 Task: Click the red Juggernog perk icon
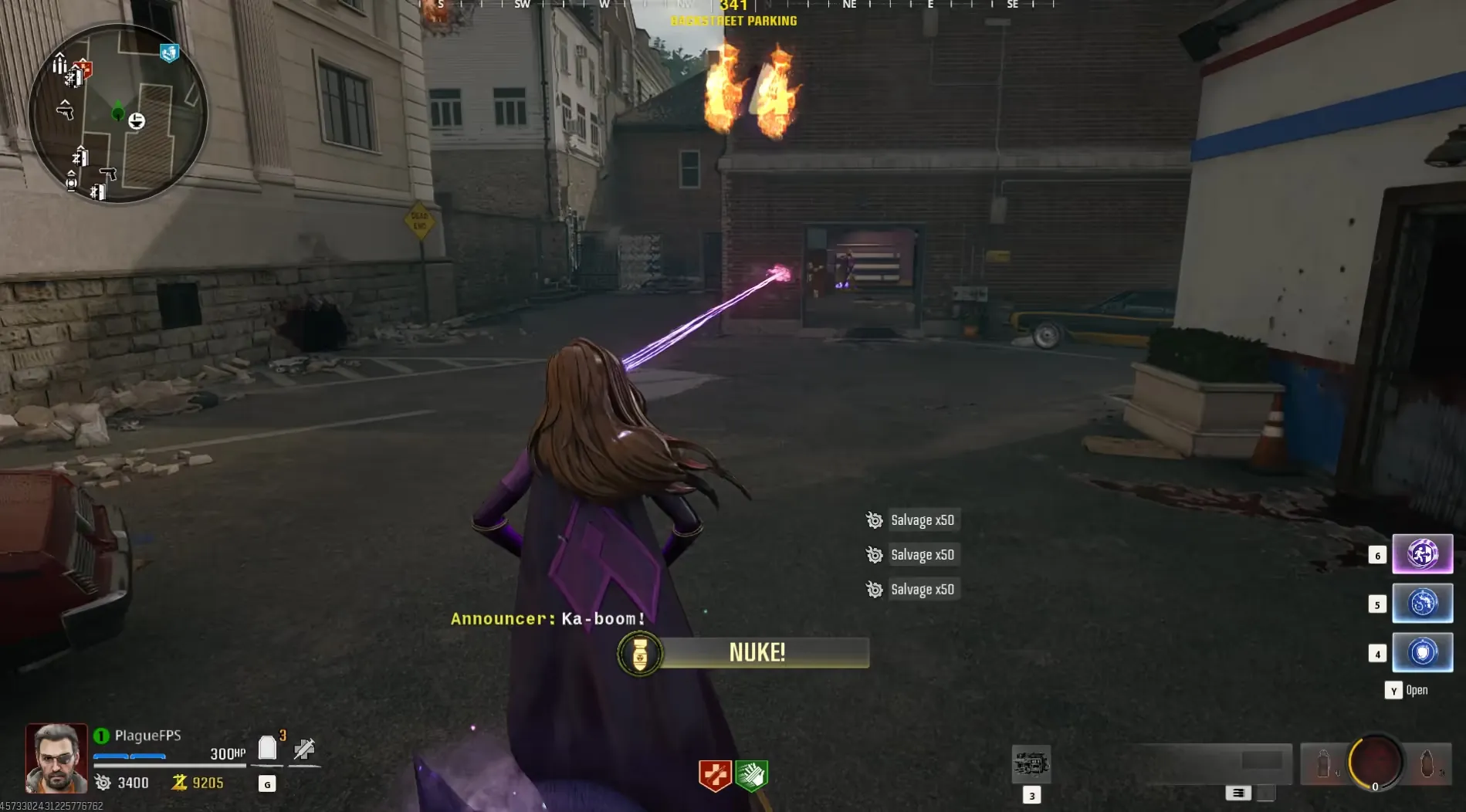point(715,775)
